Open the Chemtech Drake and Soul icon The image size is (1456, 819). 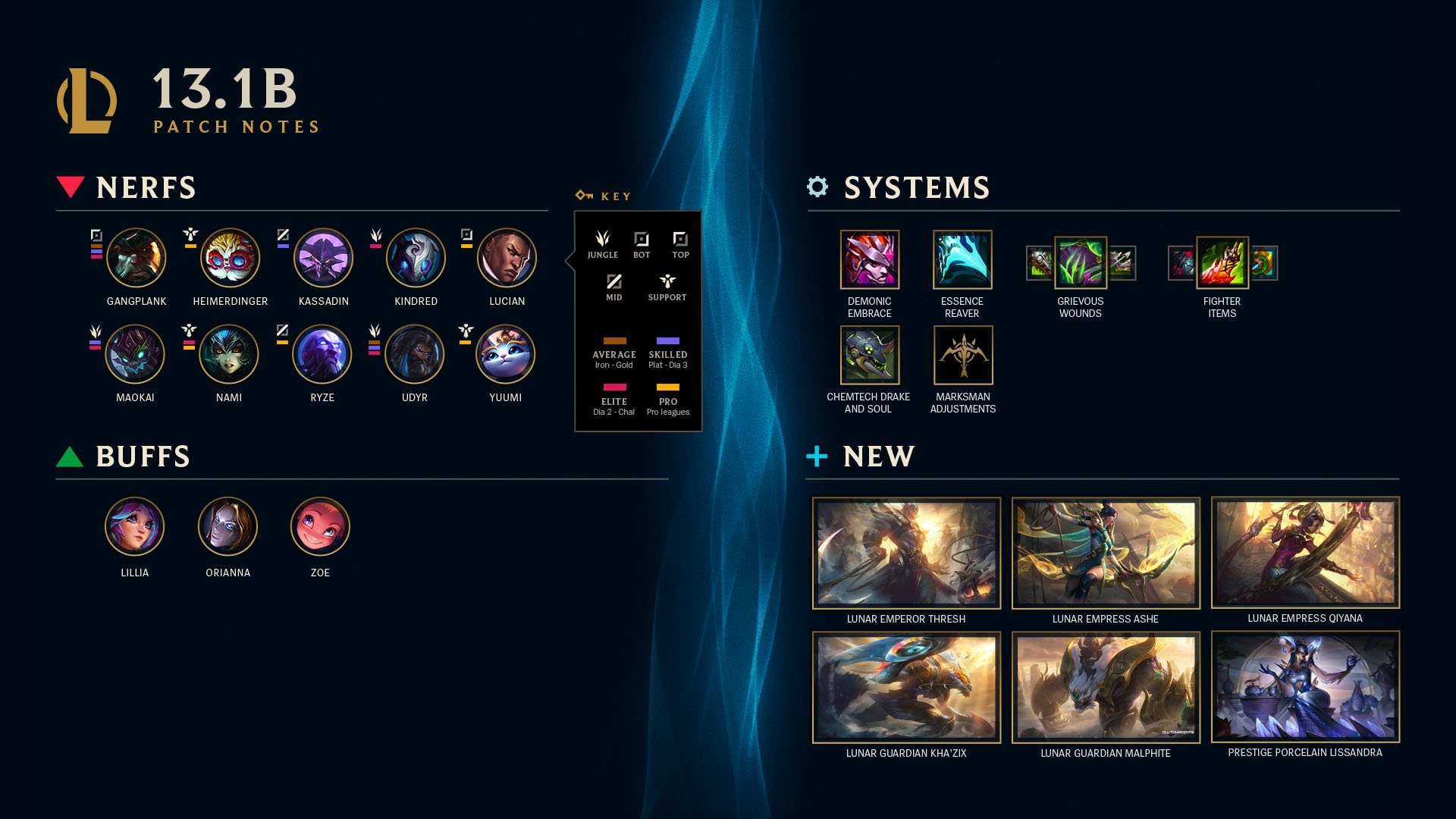869,355
